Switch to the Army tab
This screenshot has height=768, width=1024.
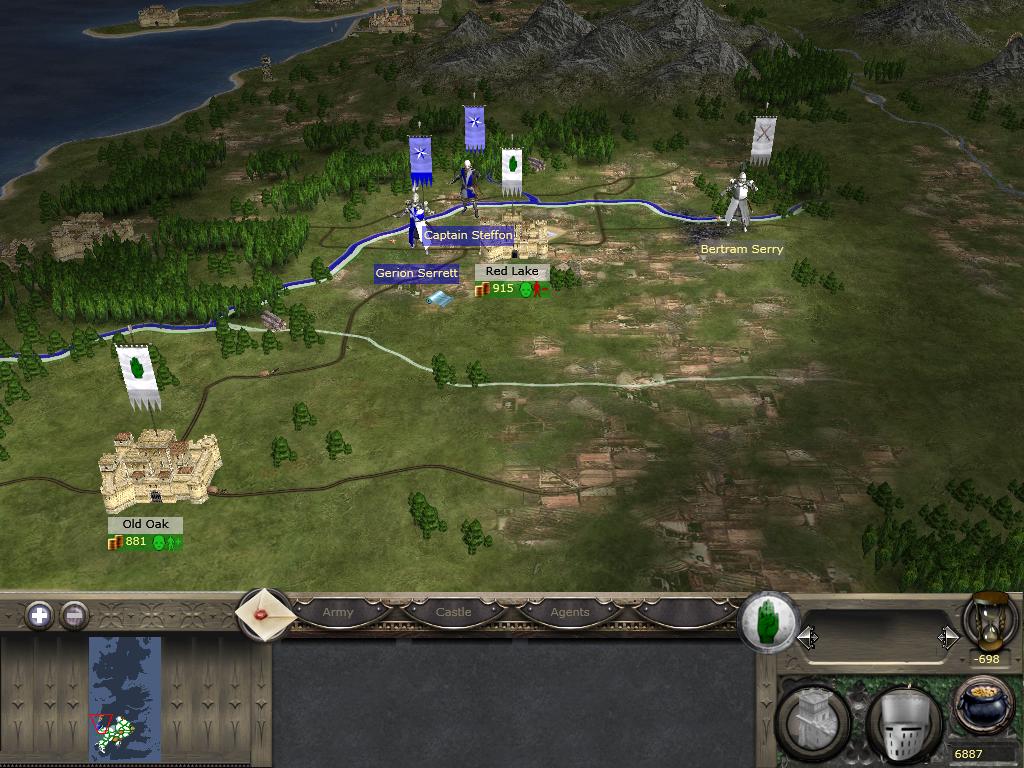[x=338, y=612]
